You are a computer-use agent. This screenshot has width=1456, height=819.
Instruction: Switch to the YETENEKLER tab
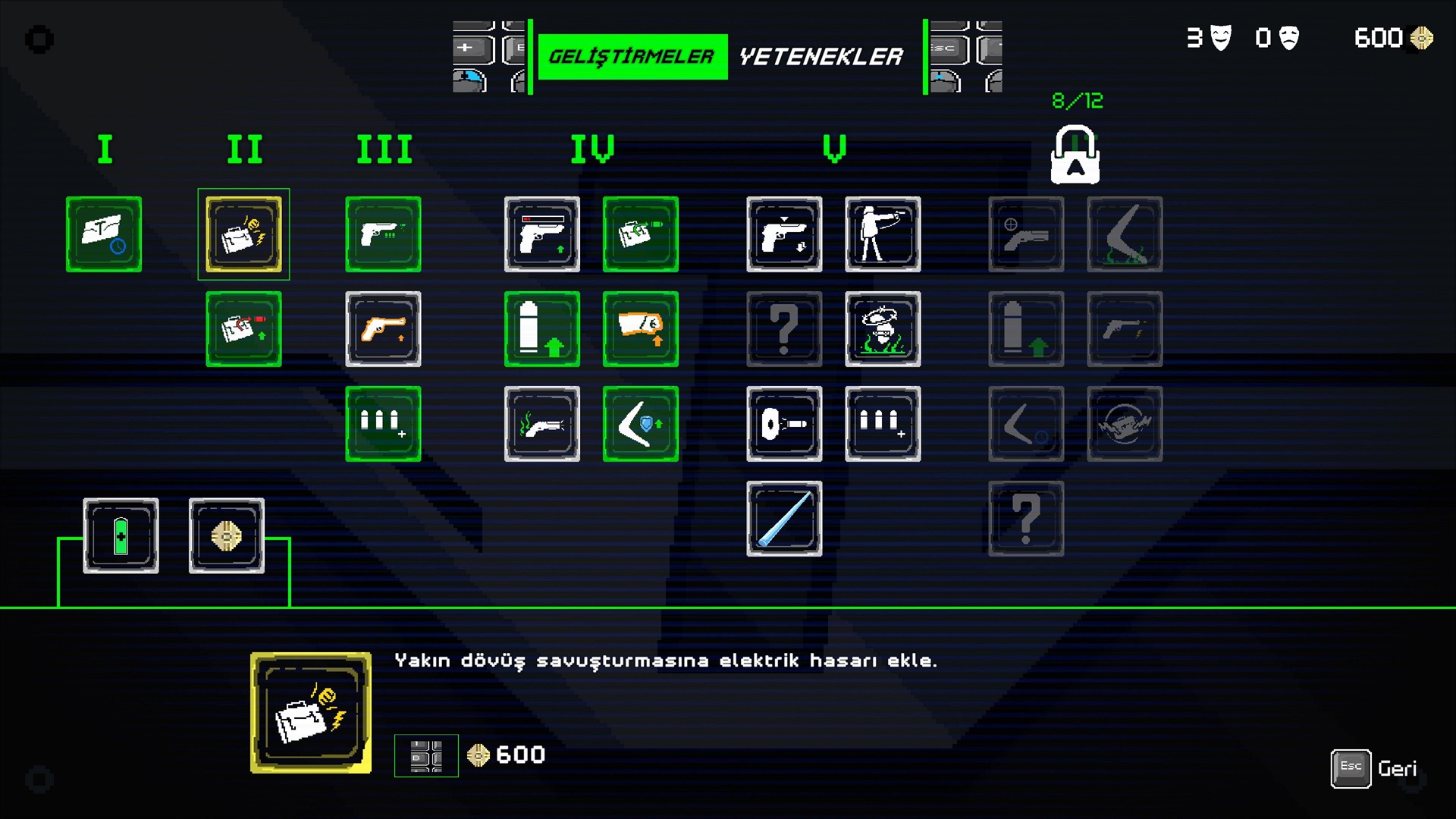pos(821,55)
